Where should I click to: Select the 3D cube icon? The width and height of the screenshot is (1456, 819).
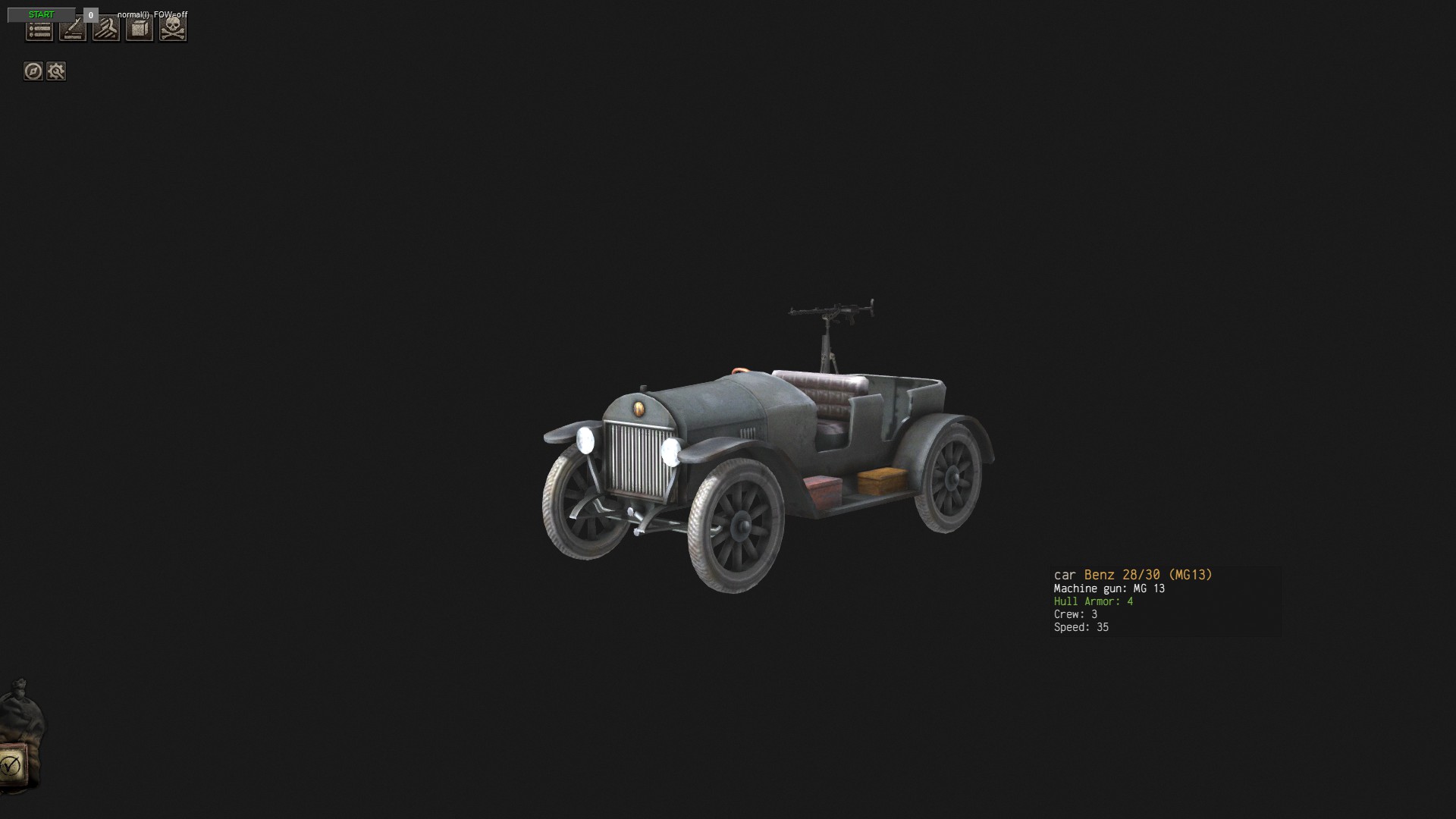(140, 30)
